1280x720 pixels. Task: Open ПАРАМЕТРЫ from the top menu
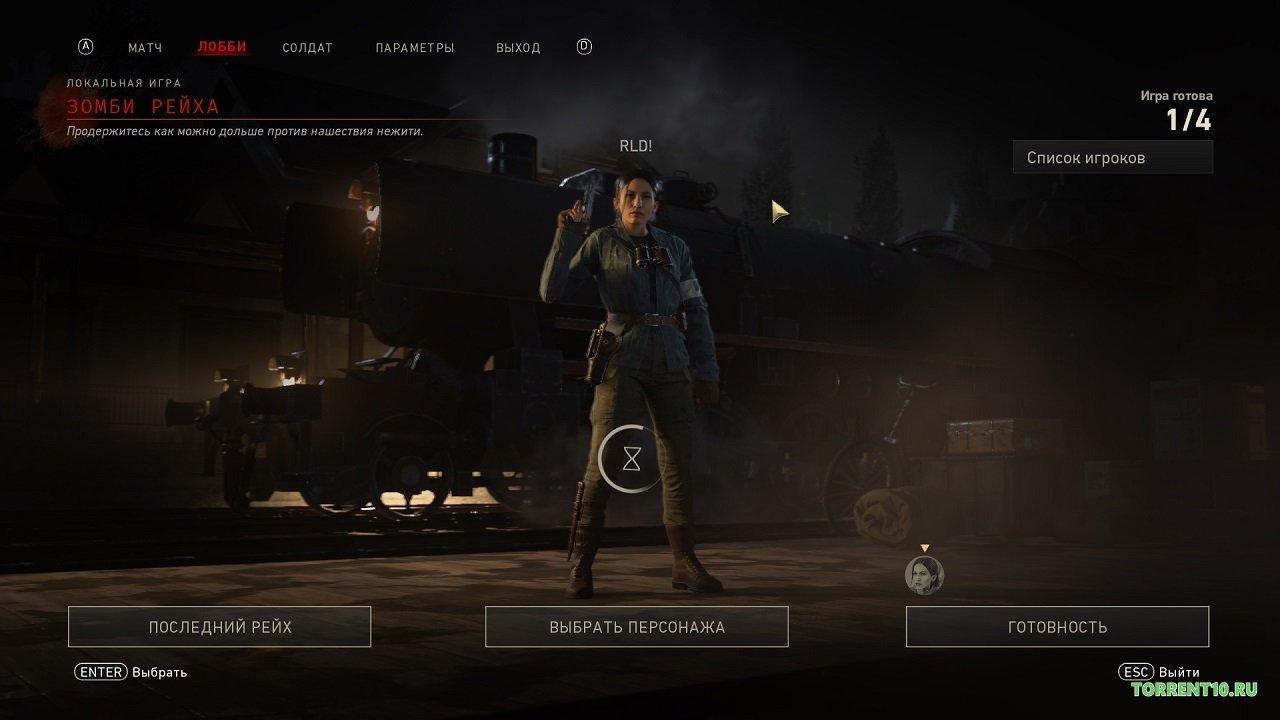coord(415,47)
